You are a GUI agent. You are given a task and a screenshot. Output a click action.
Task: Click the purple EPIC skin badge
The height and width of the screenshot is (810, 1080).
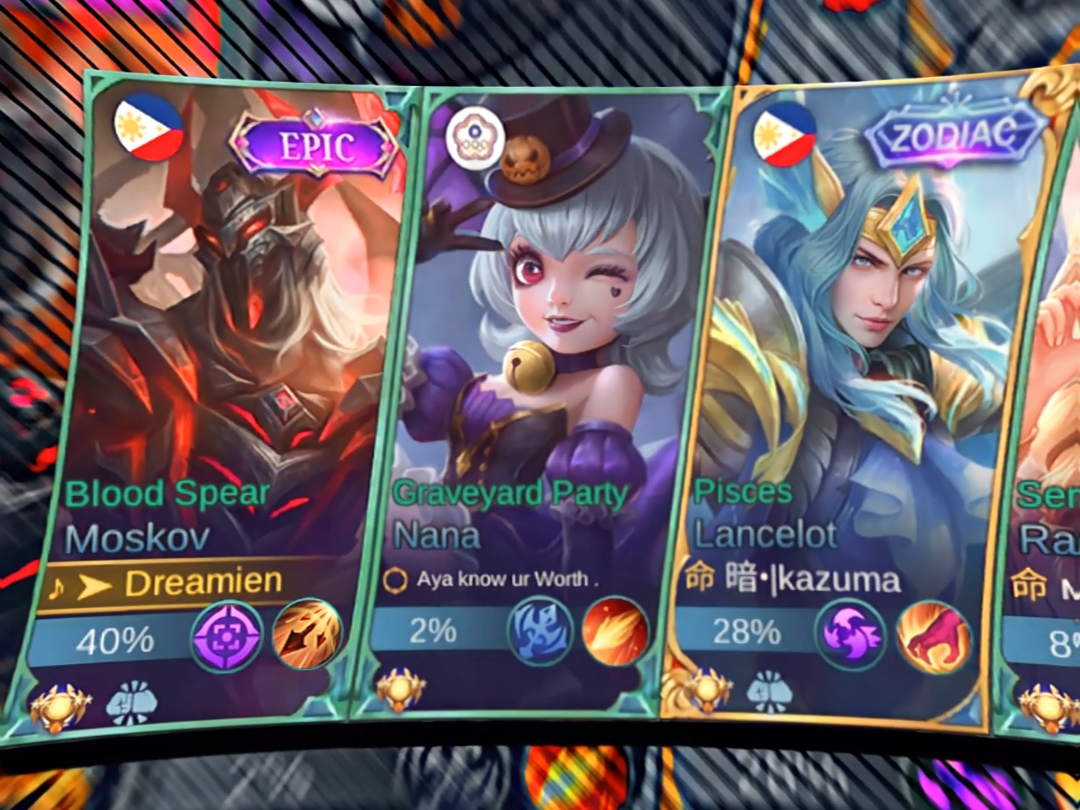tap(314, 147)
